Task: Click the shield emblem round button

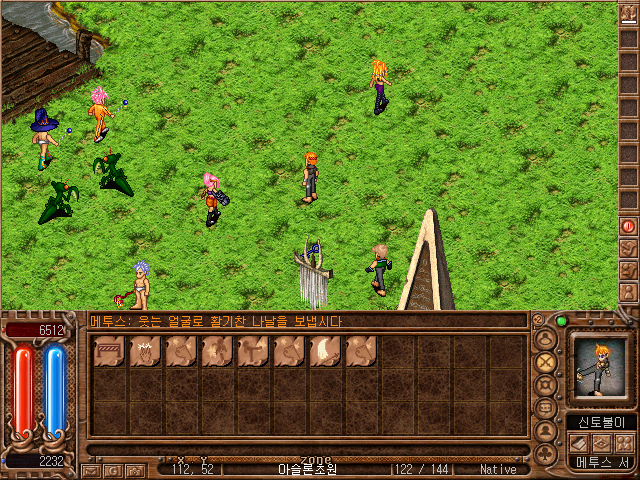Action: (x=546, y=386)
